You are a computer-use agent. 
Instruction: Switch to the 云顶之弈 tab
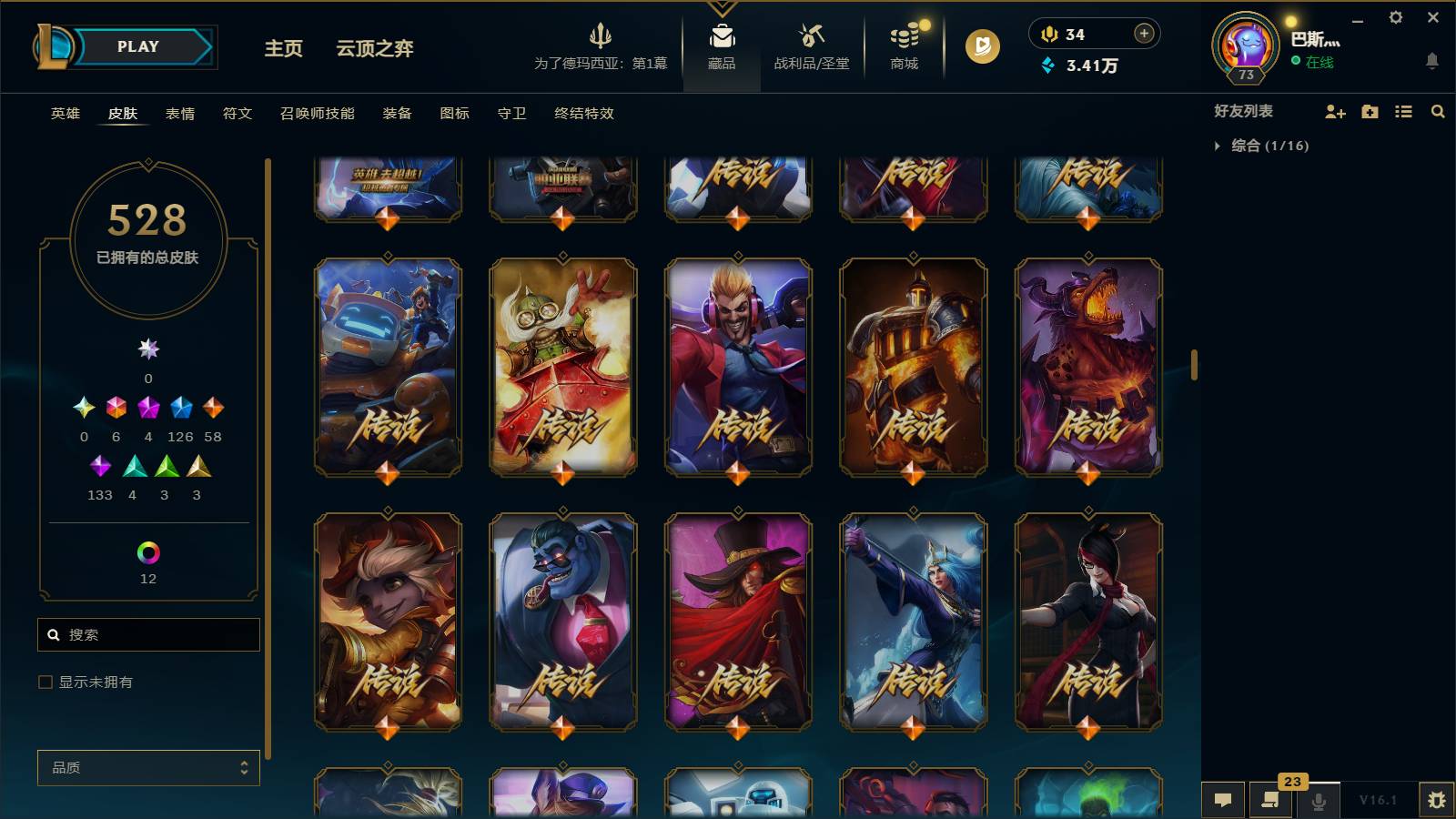tap(375, 50)
